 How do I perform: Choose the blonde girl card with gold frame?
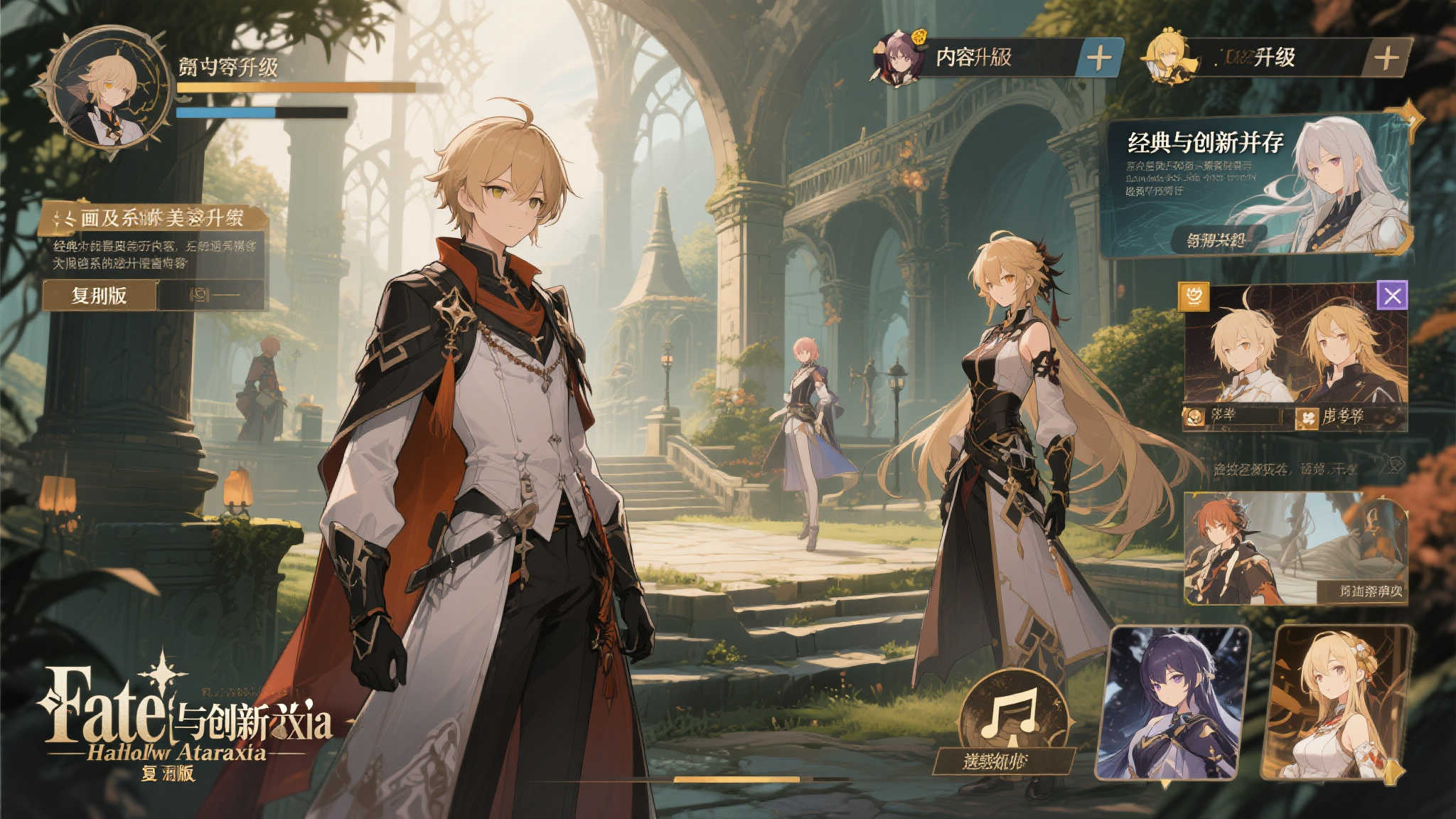pyautogui.click(x=1335, y=702)
